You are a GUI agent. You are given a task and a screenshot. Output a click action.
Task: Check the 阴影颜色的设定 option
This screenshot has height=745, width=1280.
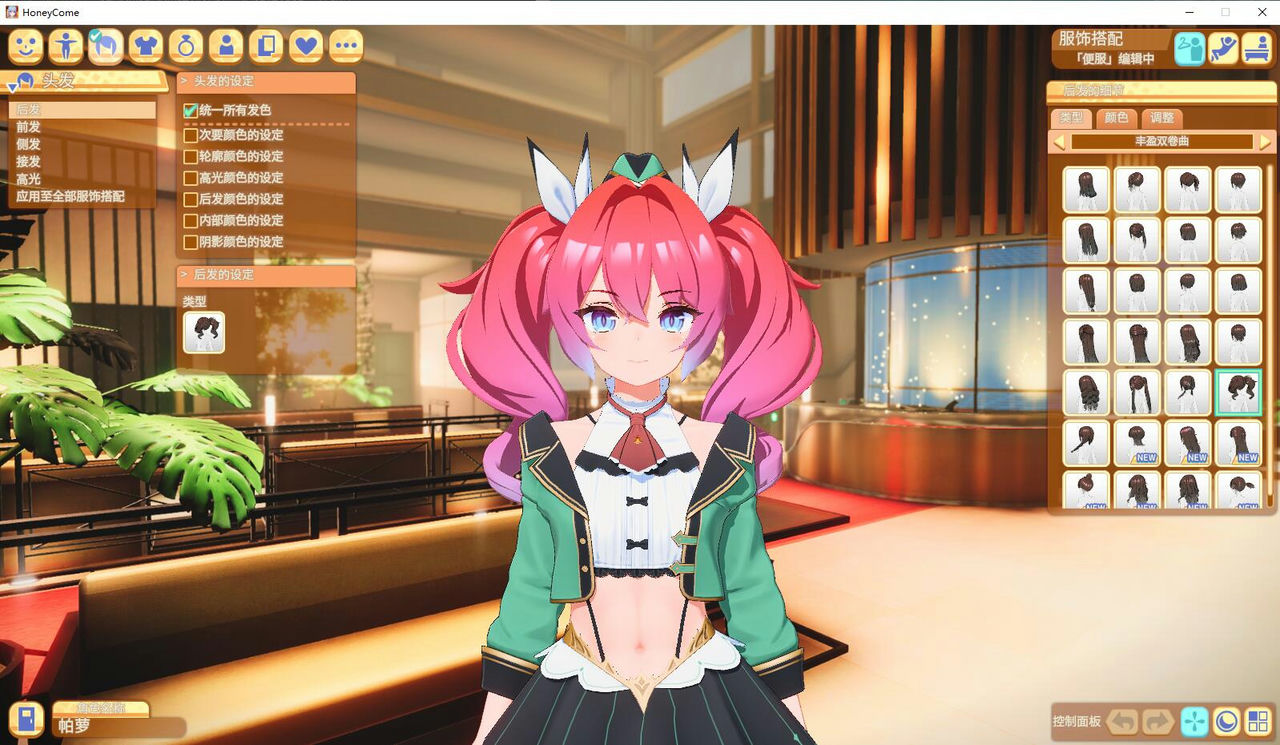(x=189, y=241)
